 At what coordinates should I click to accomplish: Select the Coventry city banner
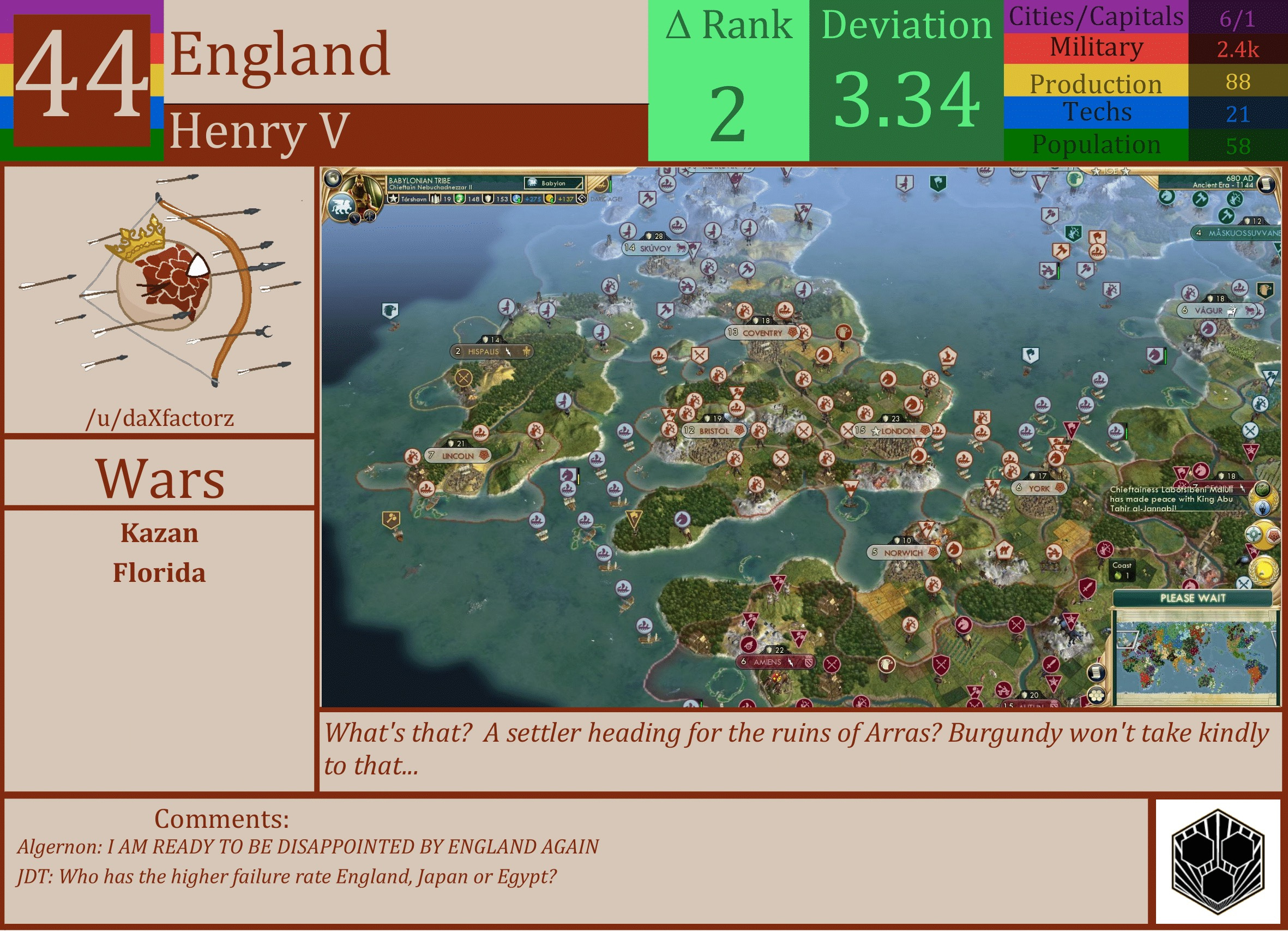(x=761, y=333)
